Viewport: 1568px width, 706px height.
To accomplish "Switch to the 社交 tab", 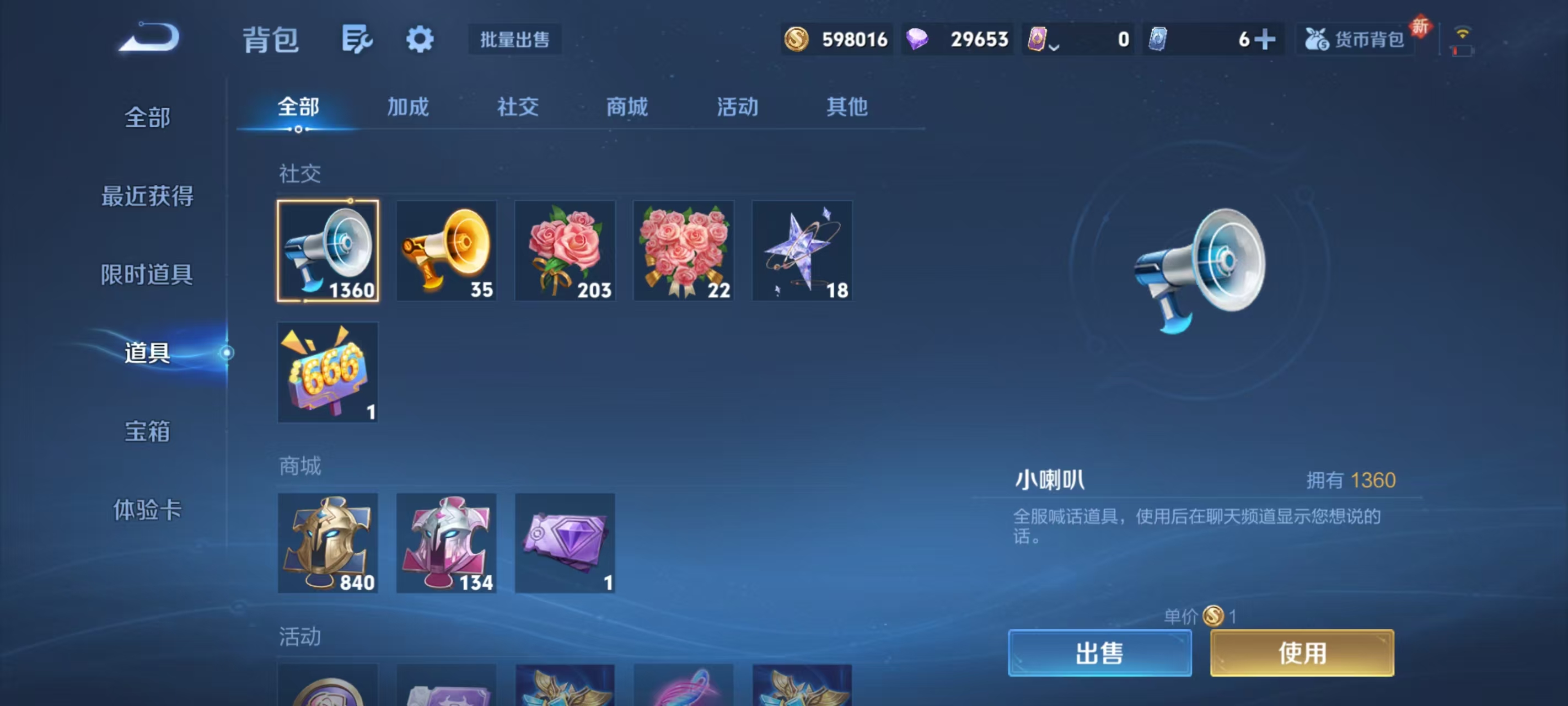I will tap(517, 107).
